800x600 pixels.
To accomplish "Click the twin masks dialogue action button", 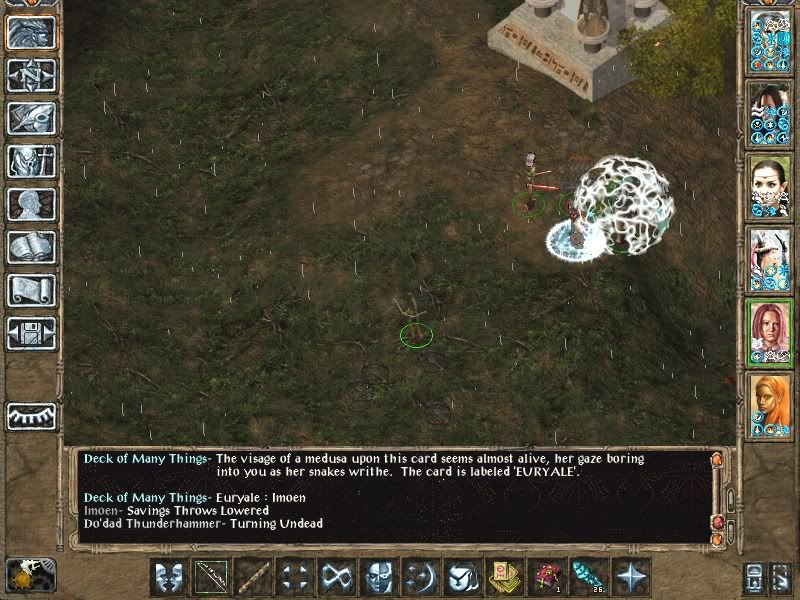I will [169, 577].
